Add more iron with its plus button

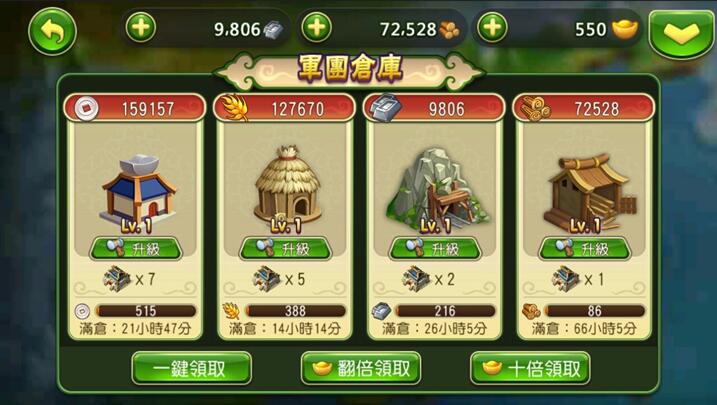pos(141,28)
